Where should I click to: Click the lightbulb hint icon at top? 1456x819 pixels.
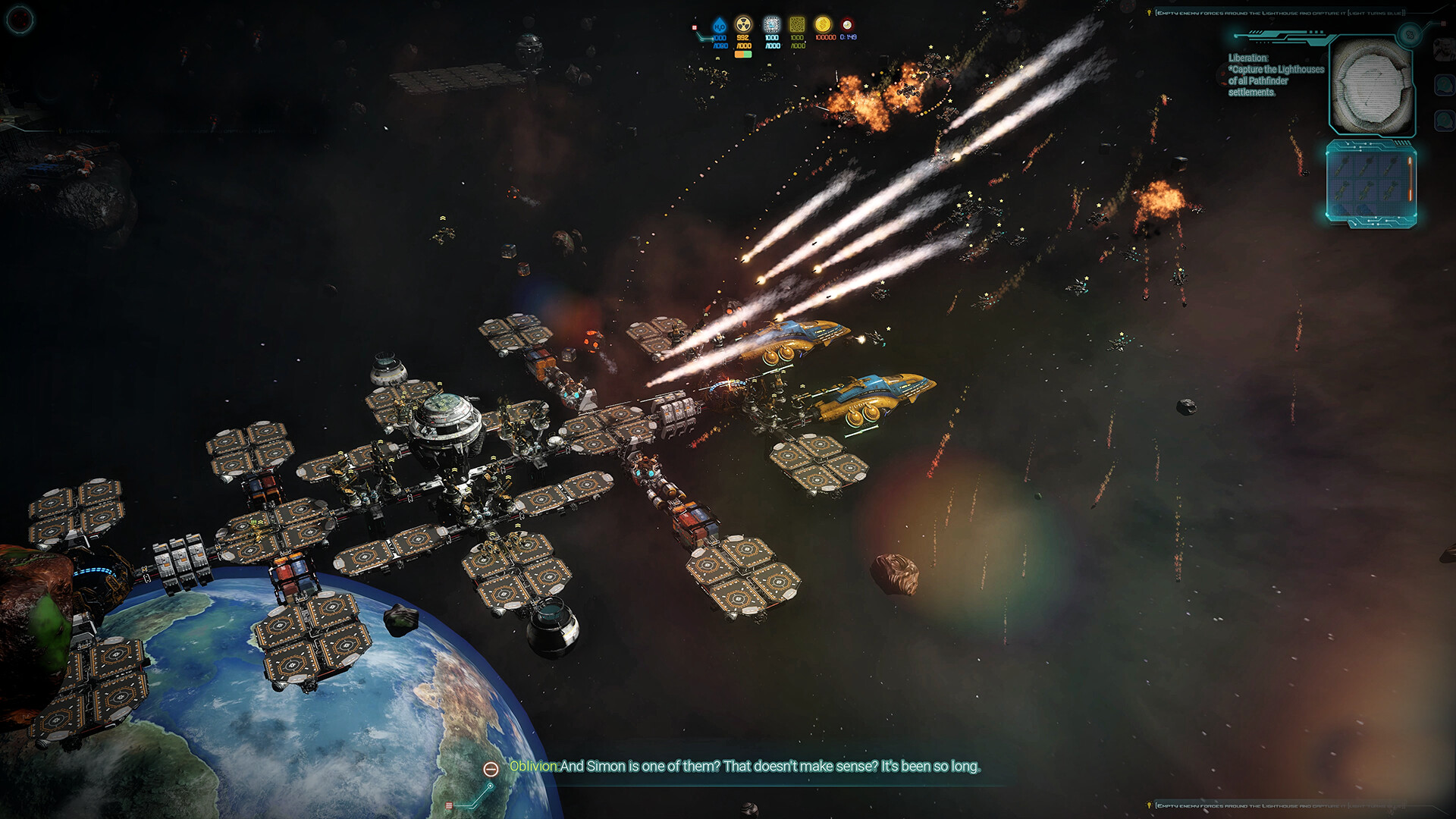(1150, 13)
